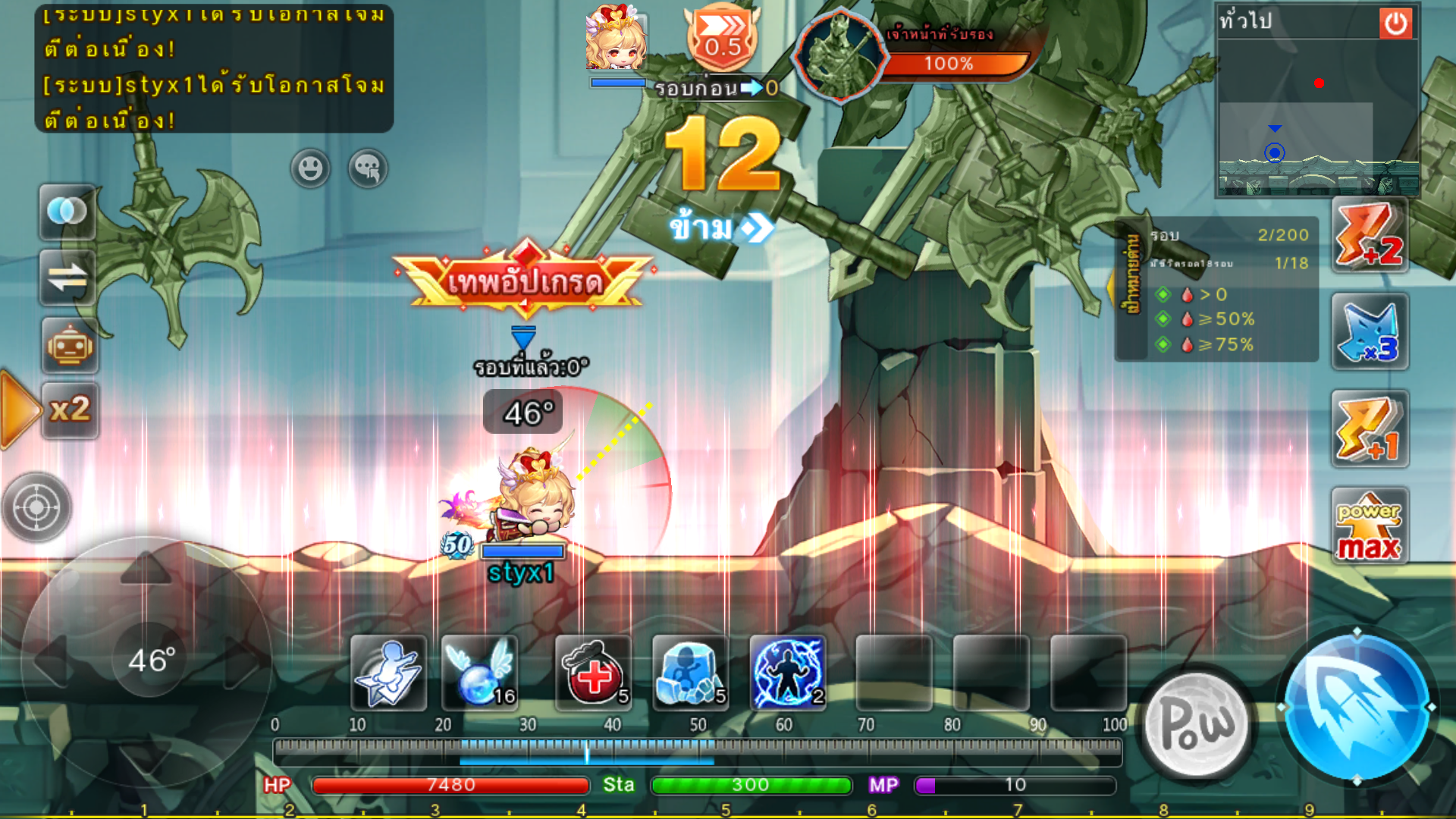Toggle the robot auto-play button

pyautogui.click(x=69, y=347)
